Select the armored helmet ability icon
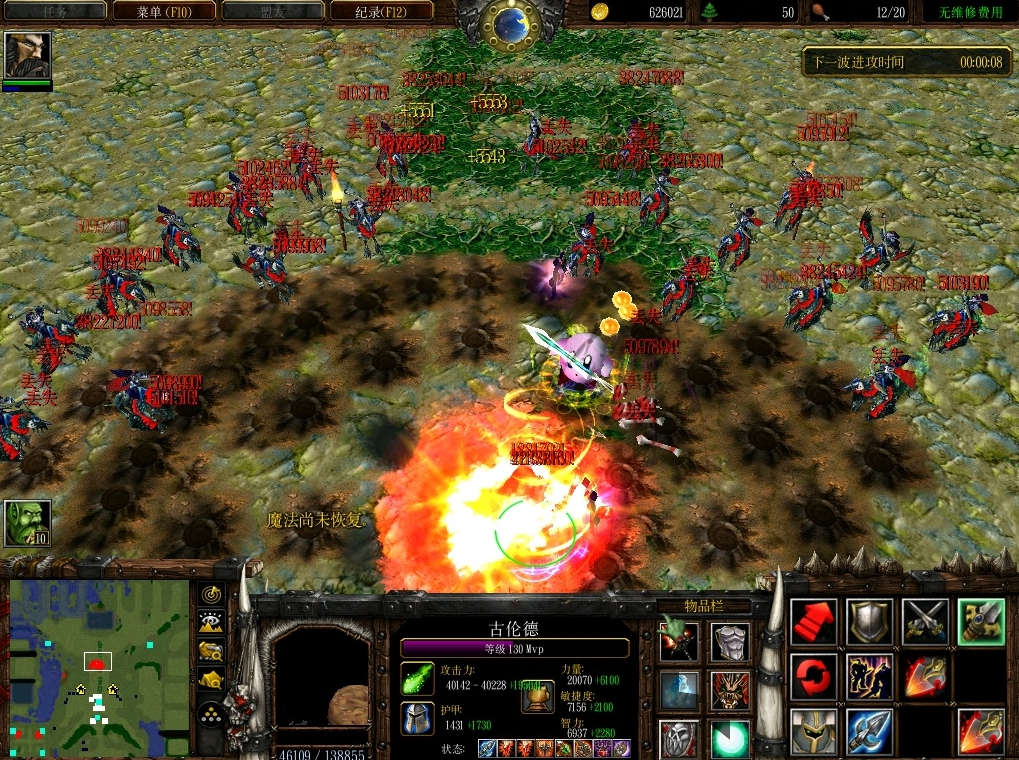The width and height of the screenshot is (1019, 760). [814, 732]
